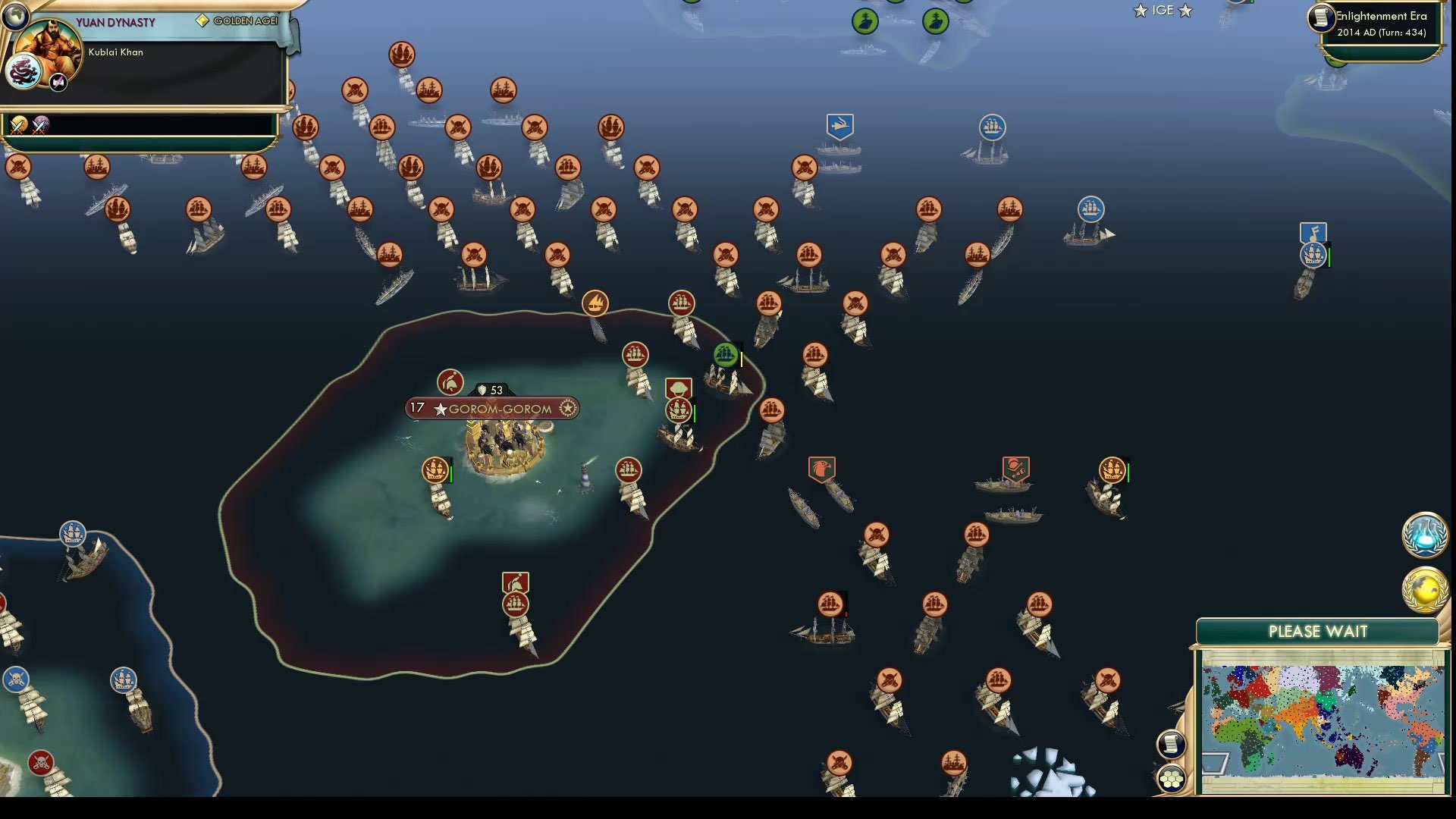This screenshot has width=1456, height=819.
Task: Open the strategic view with the hexagon icon
Action: click(x=1172, y=778)
